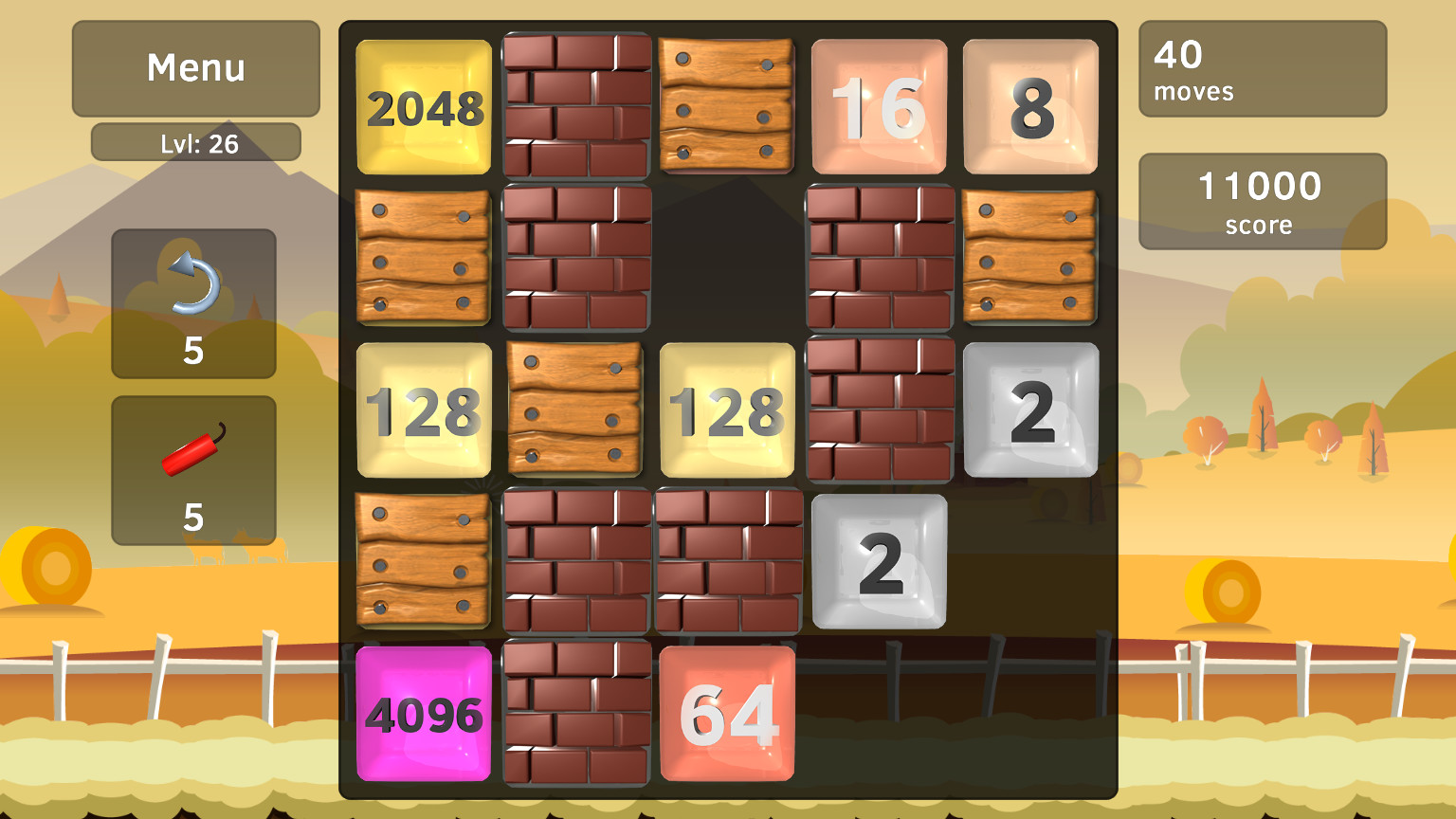Select the silver 2 tile near center
Viewport: 1456px width, 819px height.
coord(879,561)
